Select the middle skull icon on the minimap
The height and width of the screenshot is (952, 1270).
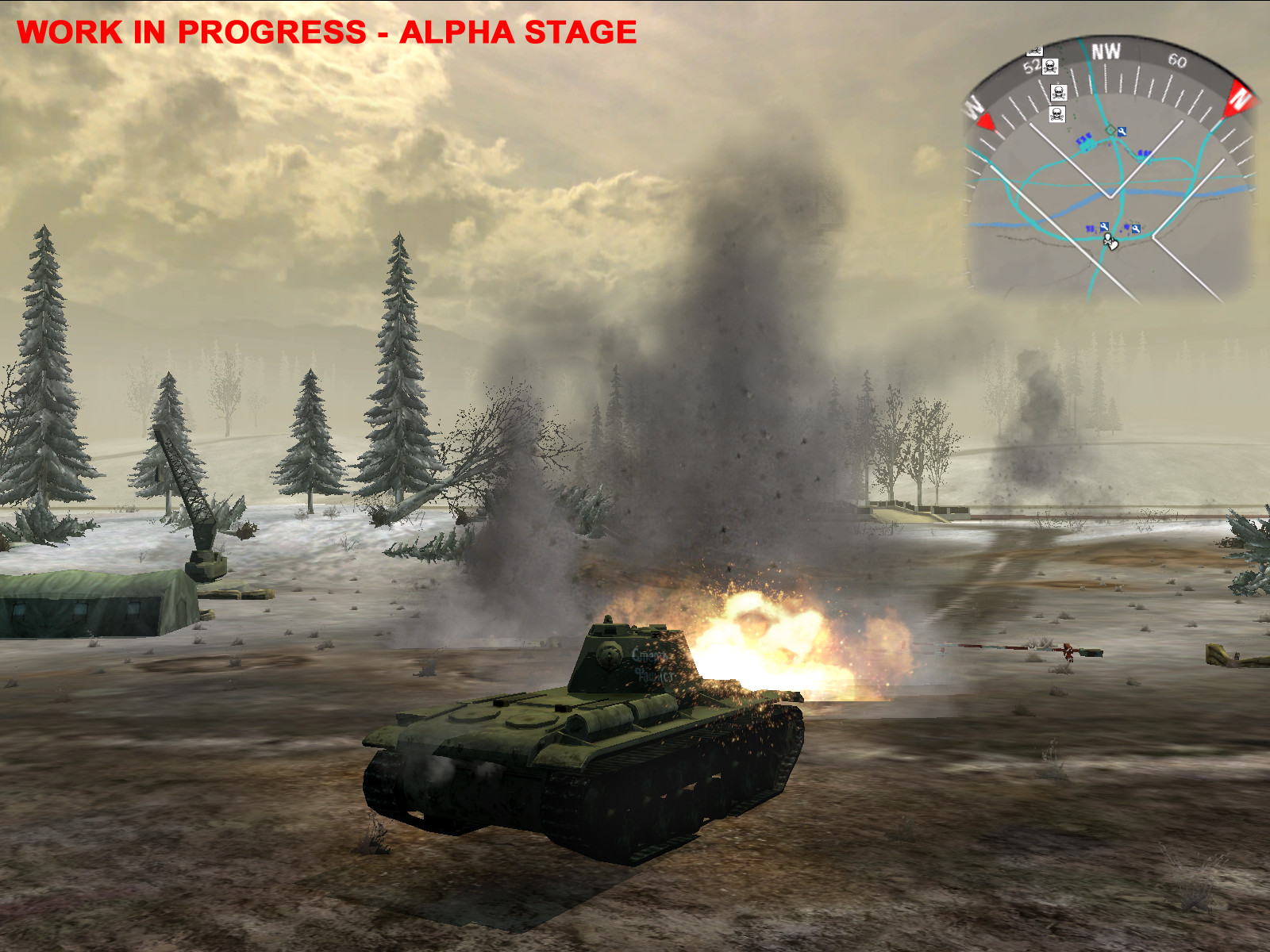click(1059, 92)
